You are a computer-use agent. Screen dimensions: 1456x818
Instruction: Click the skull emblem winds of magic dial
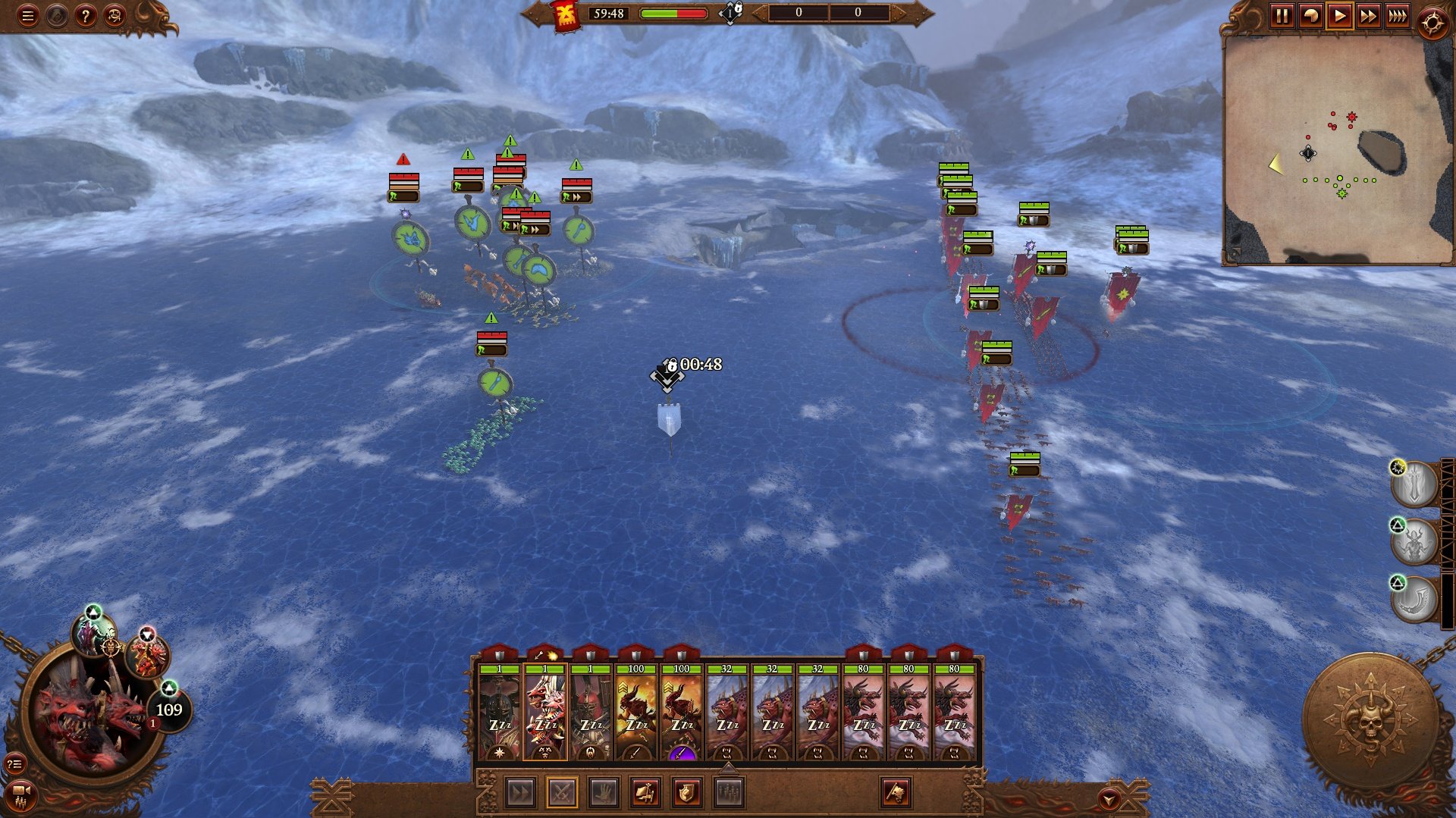click(1370, 720)
